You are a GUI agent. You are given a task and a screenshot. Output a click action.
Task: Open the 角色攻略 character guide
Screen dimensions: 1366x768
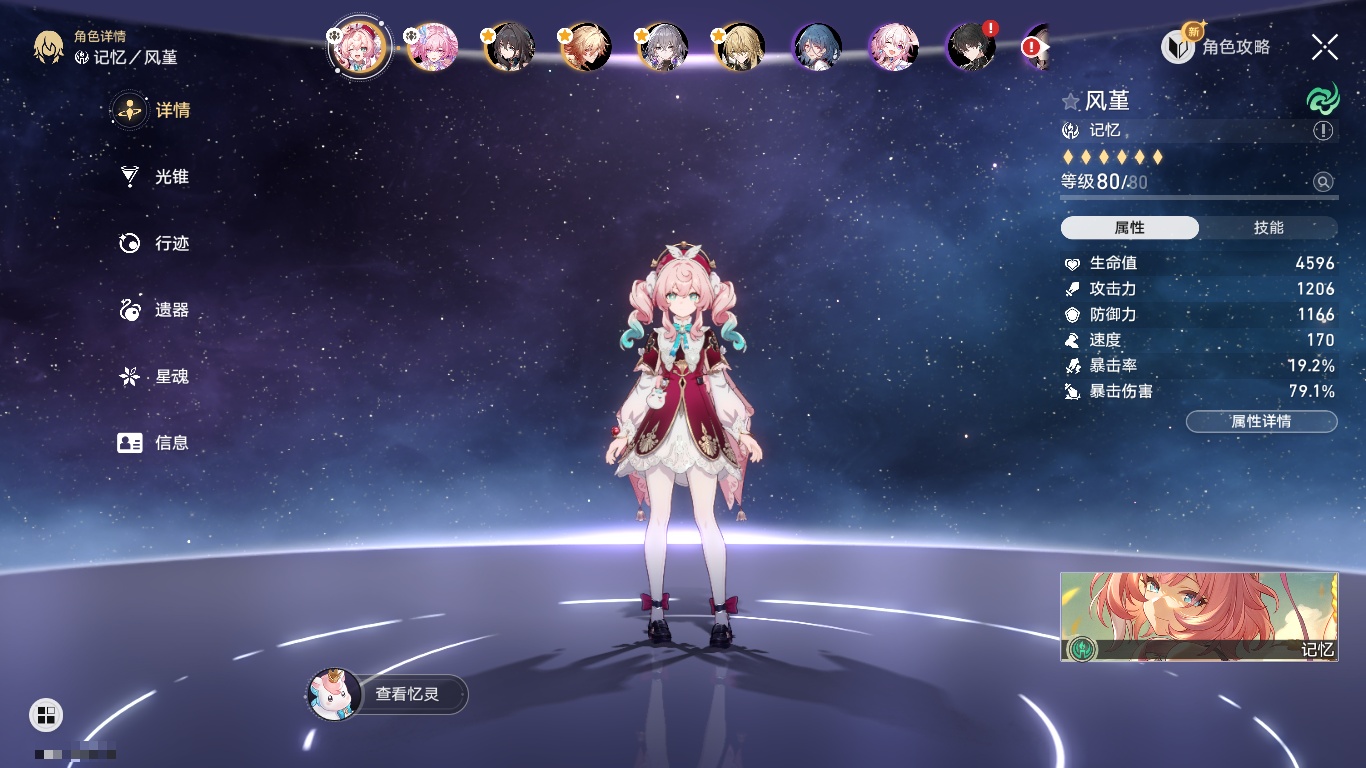tap(1218, 46)
